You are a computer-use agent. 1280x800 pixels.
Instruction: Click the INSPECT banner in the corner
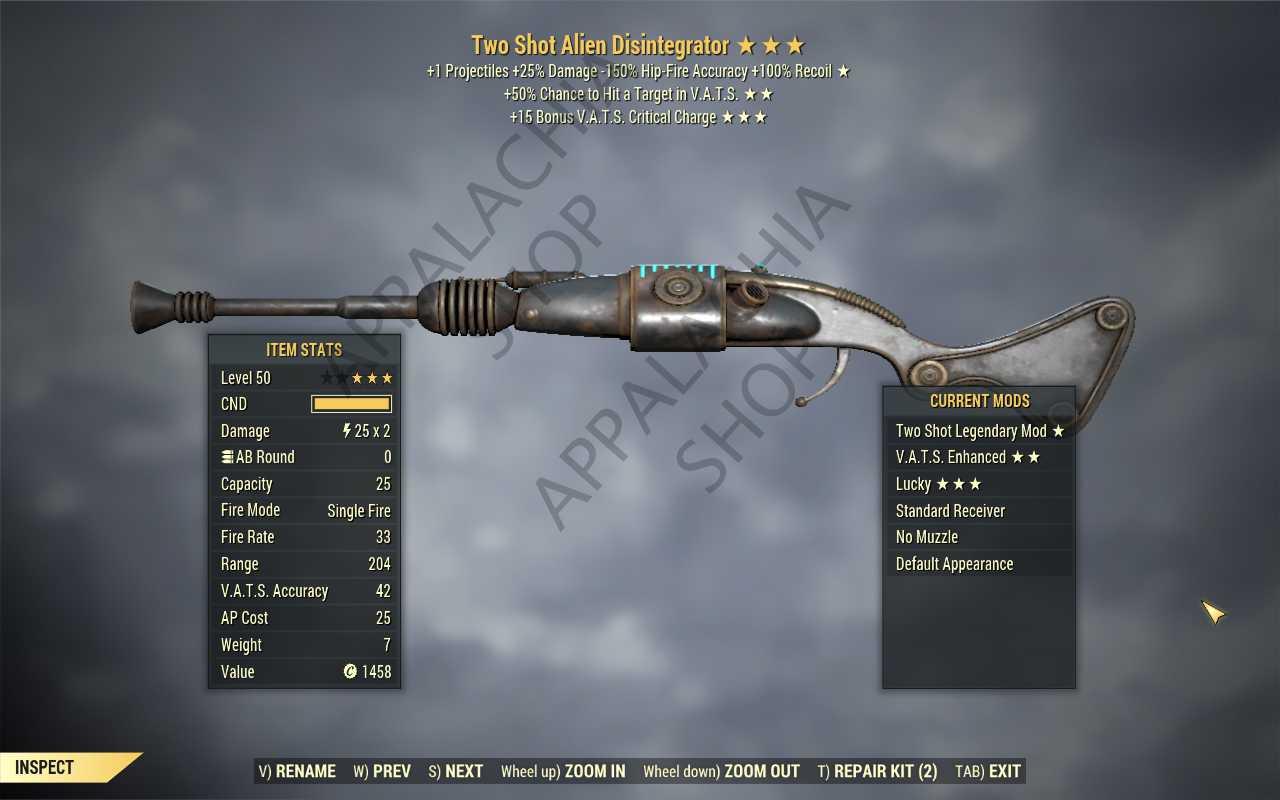click(x=43, y=767)
